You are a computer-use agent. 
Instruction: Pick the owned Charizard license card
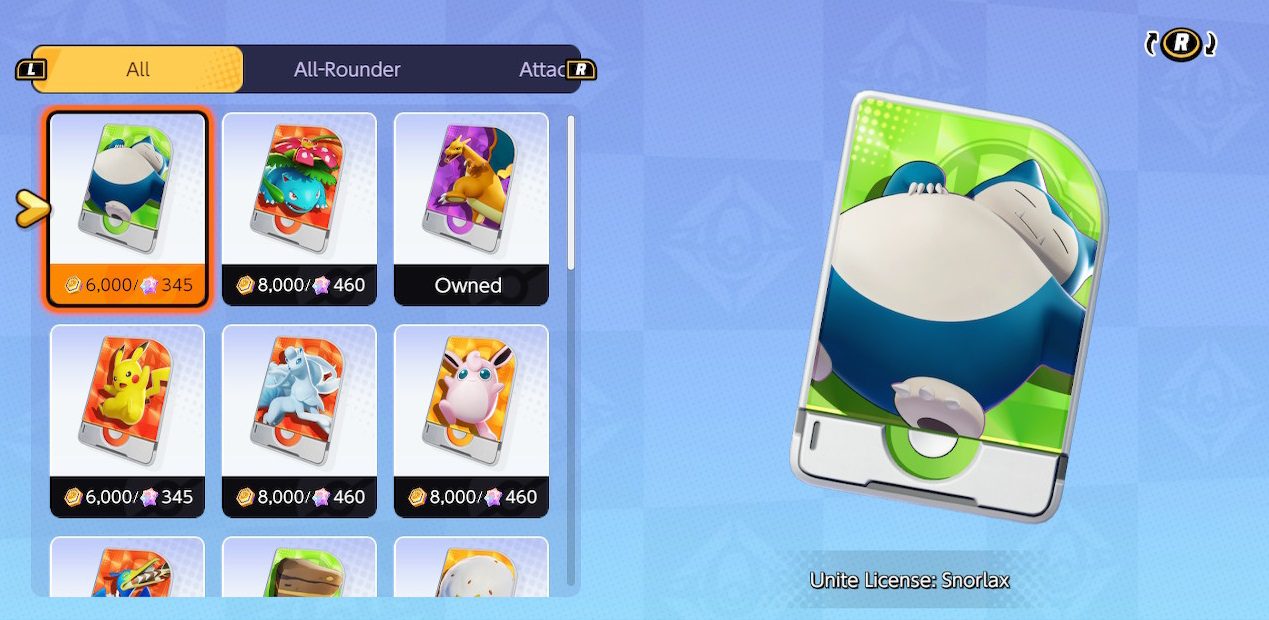click(x=471, y=208)
